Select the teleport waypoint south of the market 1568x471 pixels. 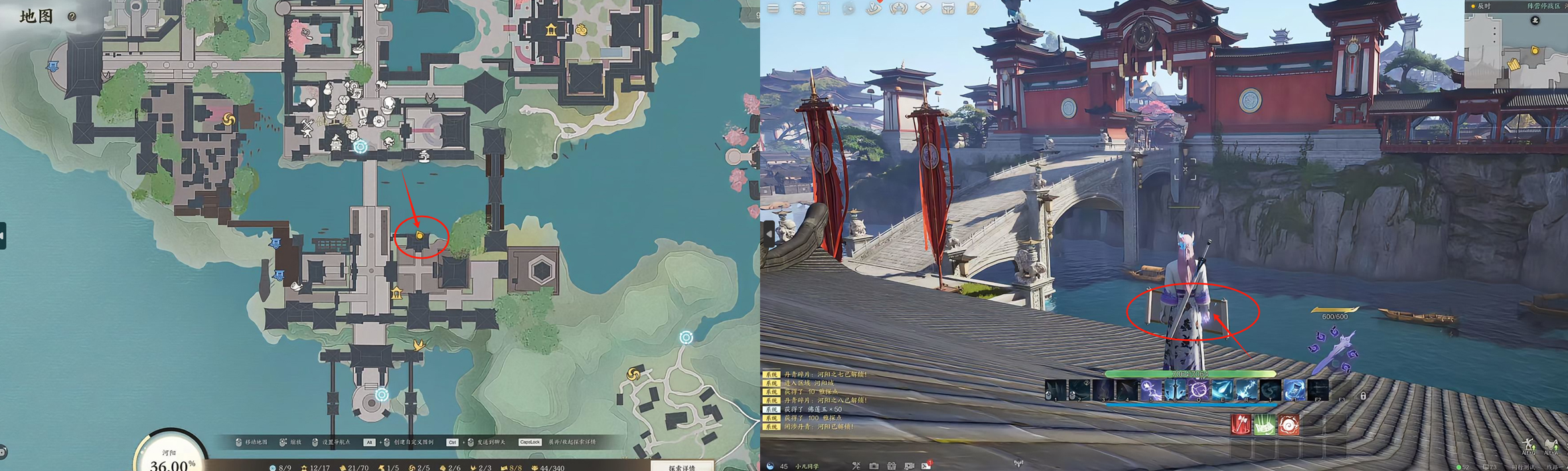(360, 147)
